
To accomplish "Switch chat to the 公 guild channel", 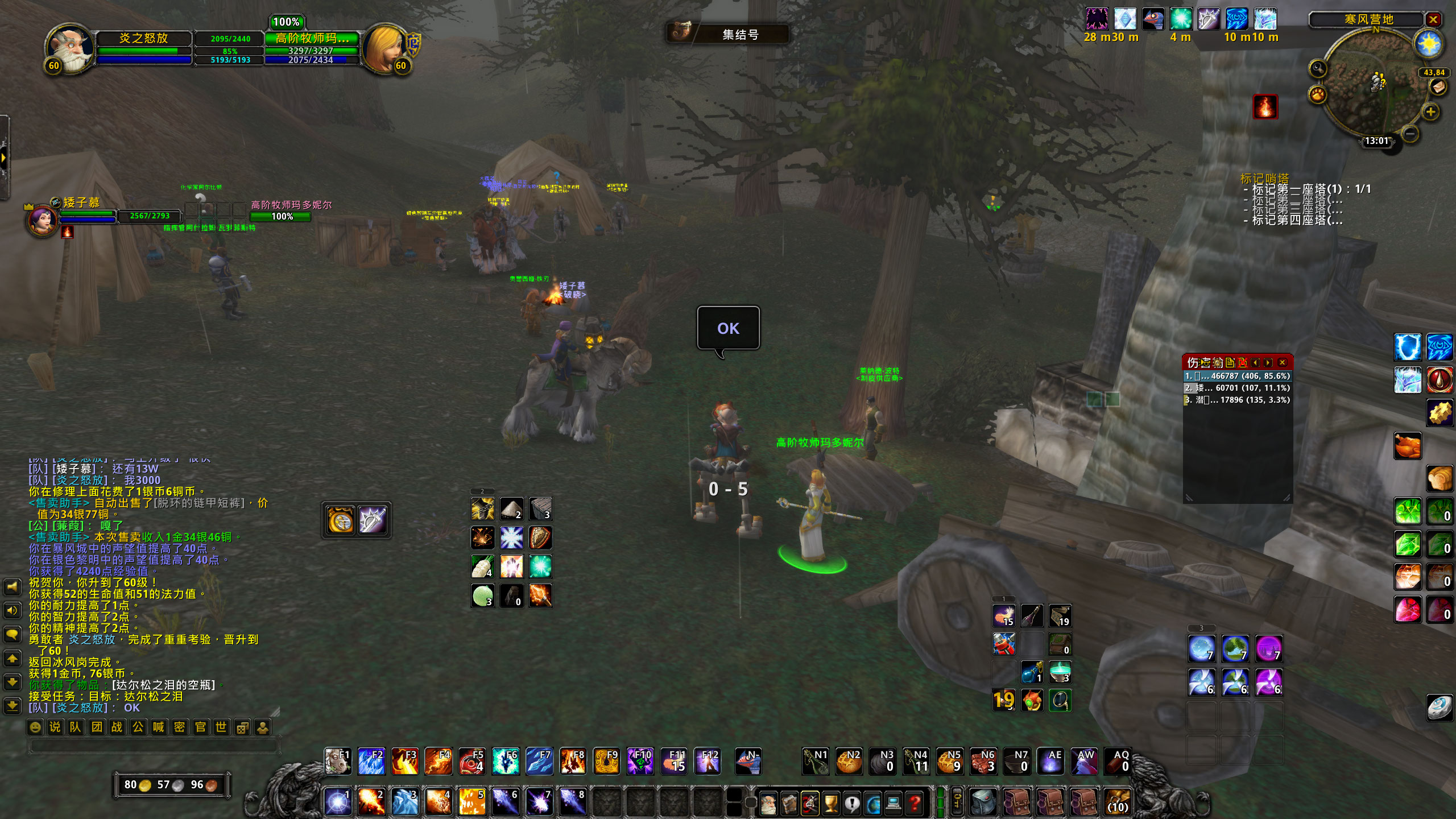I will [x=138, y=727].
